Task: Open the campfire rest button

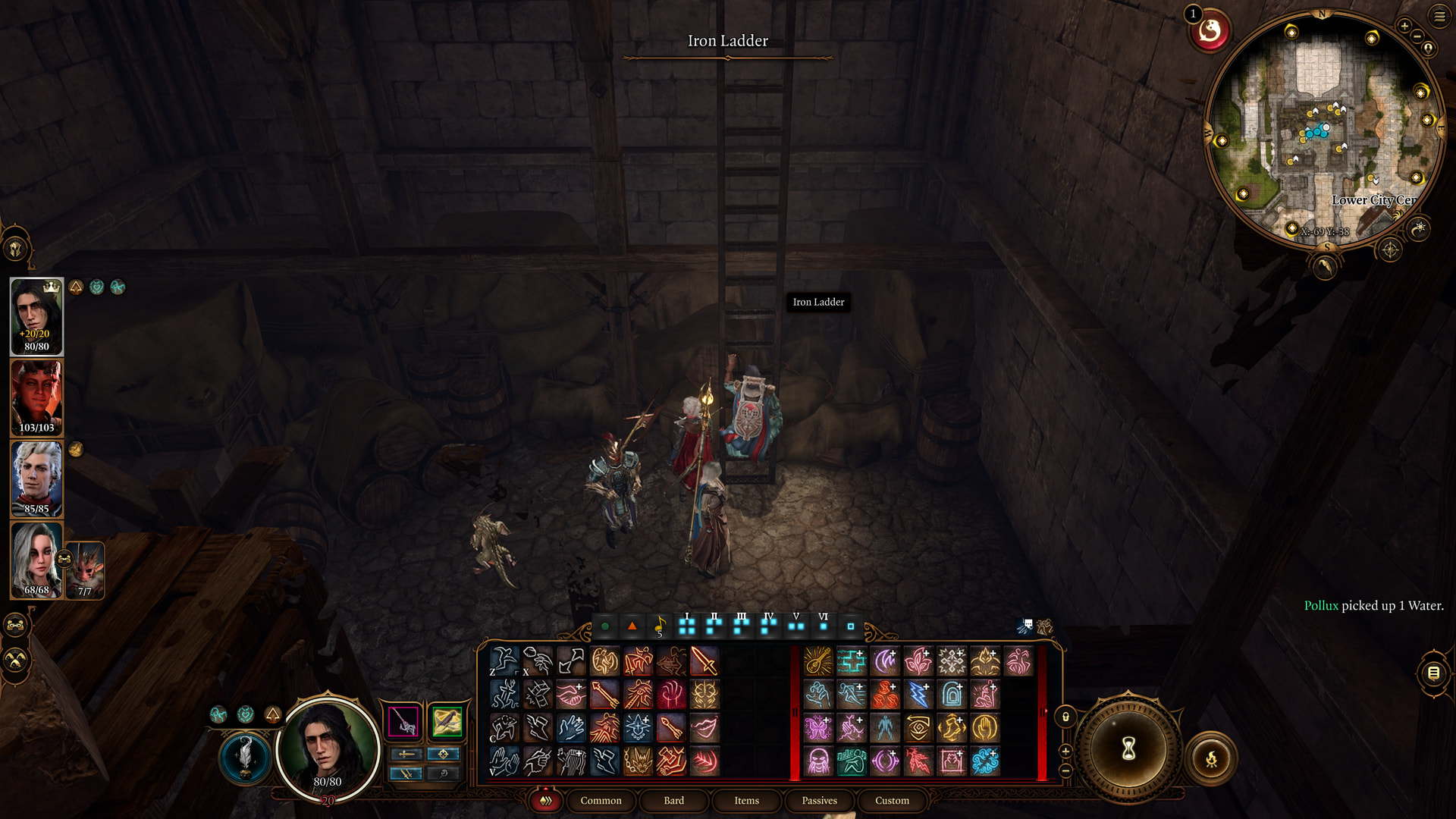Action: point(1211,758)
